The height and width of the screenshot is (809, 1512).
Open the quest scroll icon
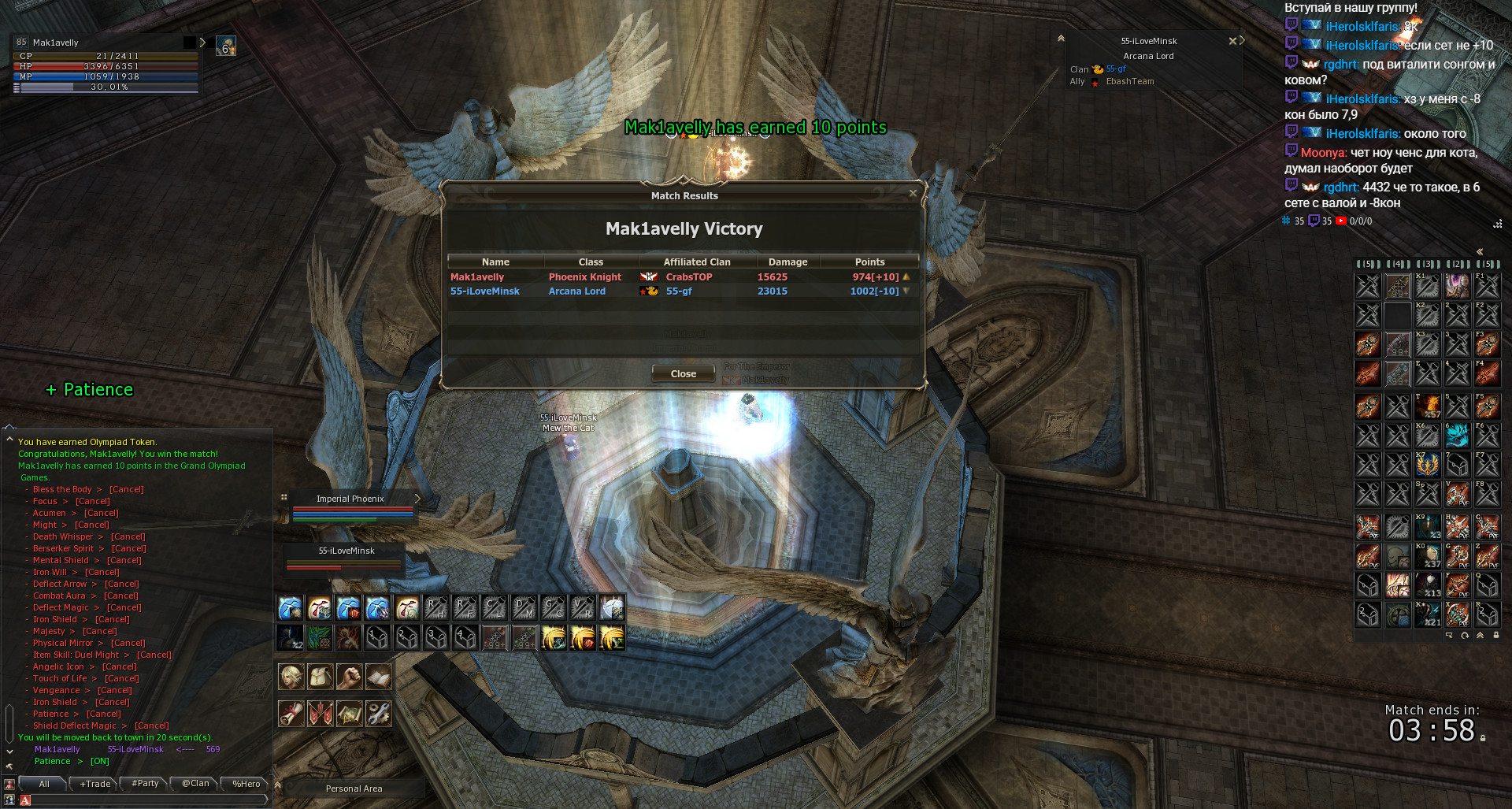291,714
